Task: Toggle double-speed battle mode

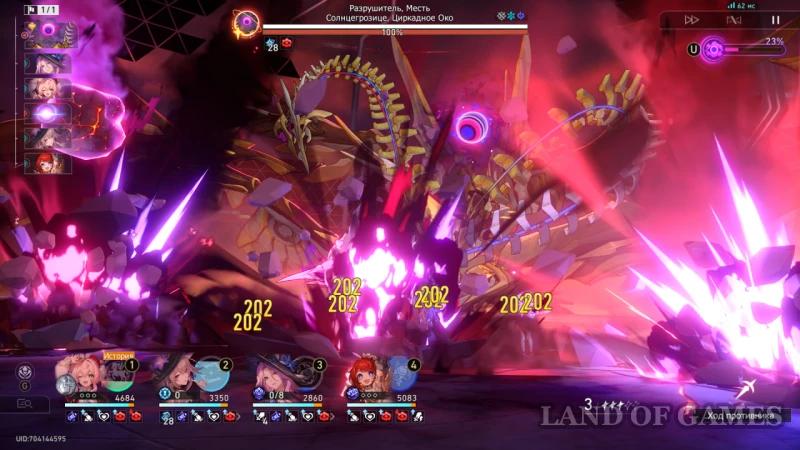Action: coord(691,19)
